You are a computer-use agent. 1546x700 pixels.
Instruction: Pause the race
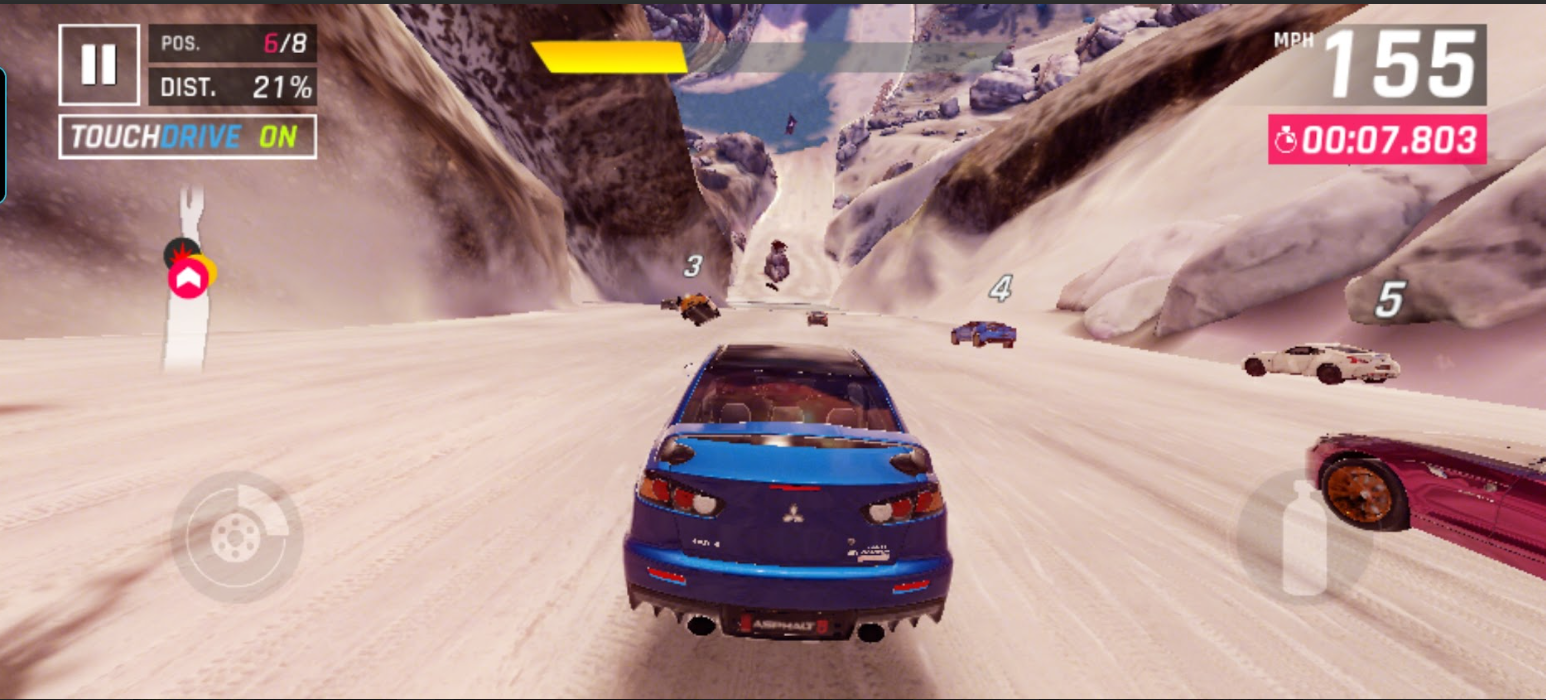click(98, 65)
